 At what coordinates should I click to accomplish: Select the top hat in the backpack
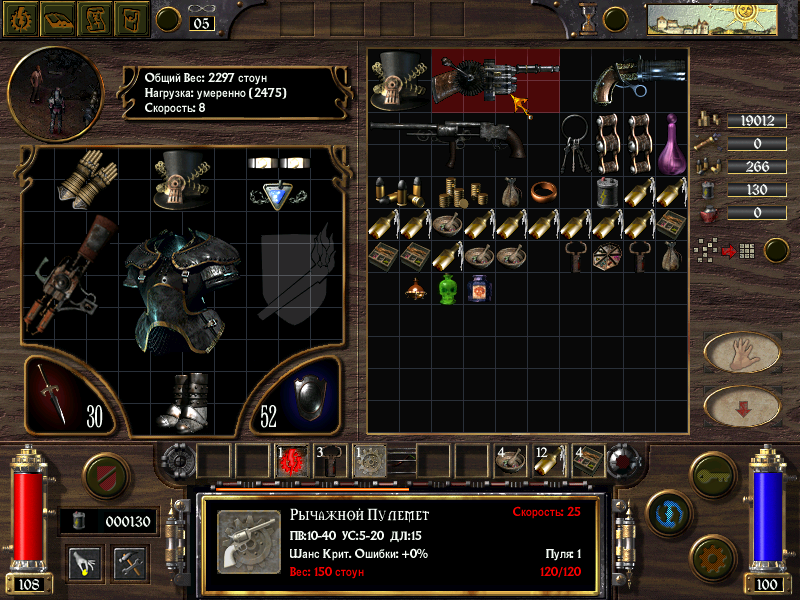399,79
